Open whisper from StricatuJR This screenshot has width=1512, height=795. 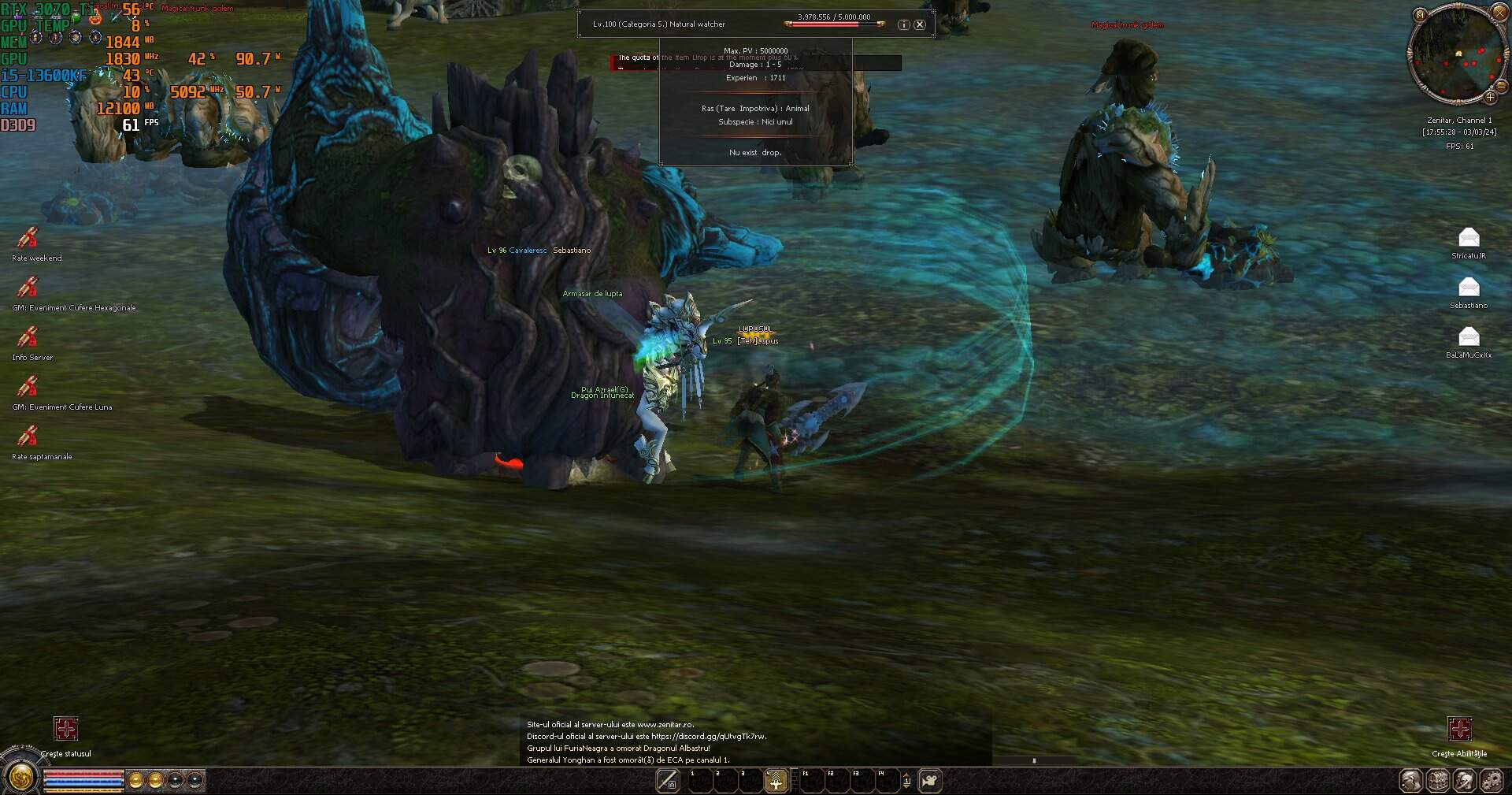coord(1469,237)
